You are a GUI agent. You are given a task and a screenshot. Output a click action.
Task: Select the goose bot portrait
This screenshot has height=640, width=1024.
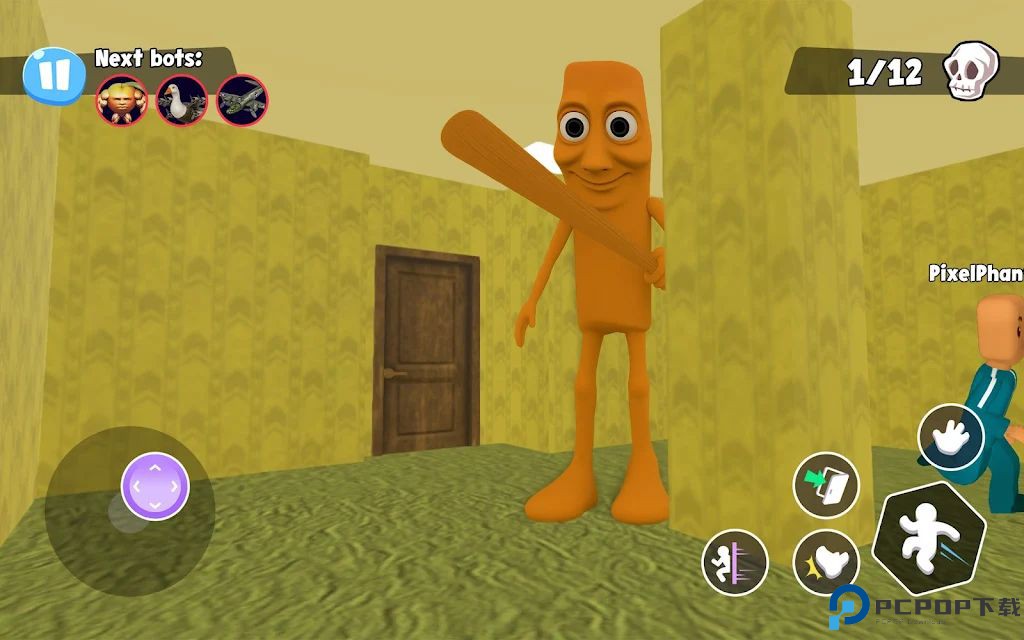pyautogui.click(x=182, y=101)
